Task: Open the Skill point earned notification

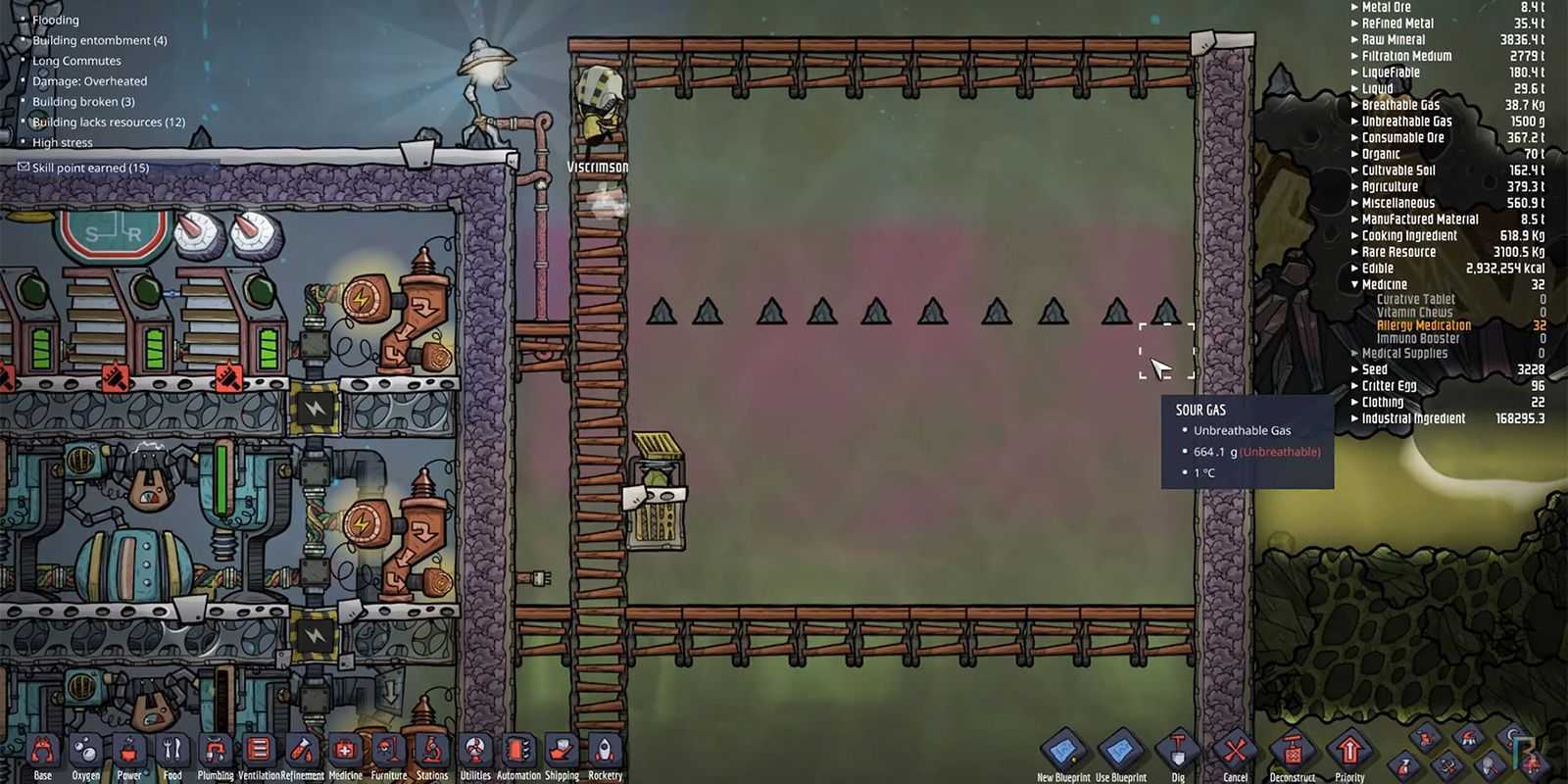Action: (90, 168)
